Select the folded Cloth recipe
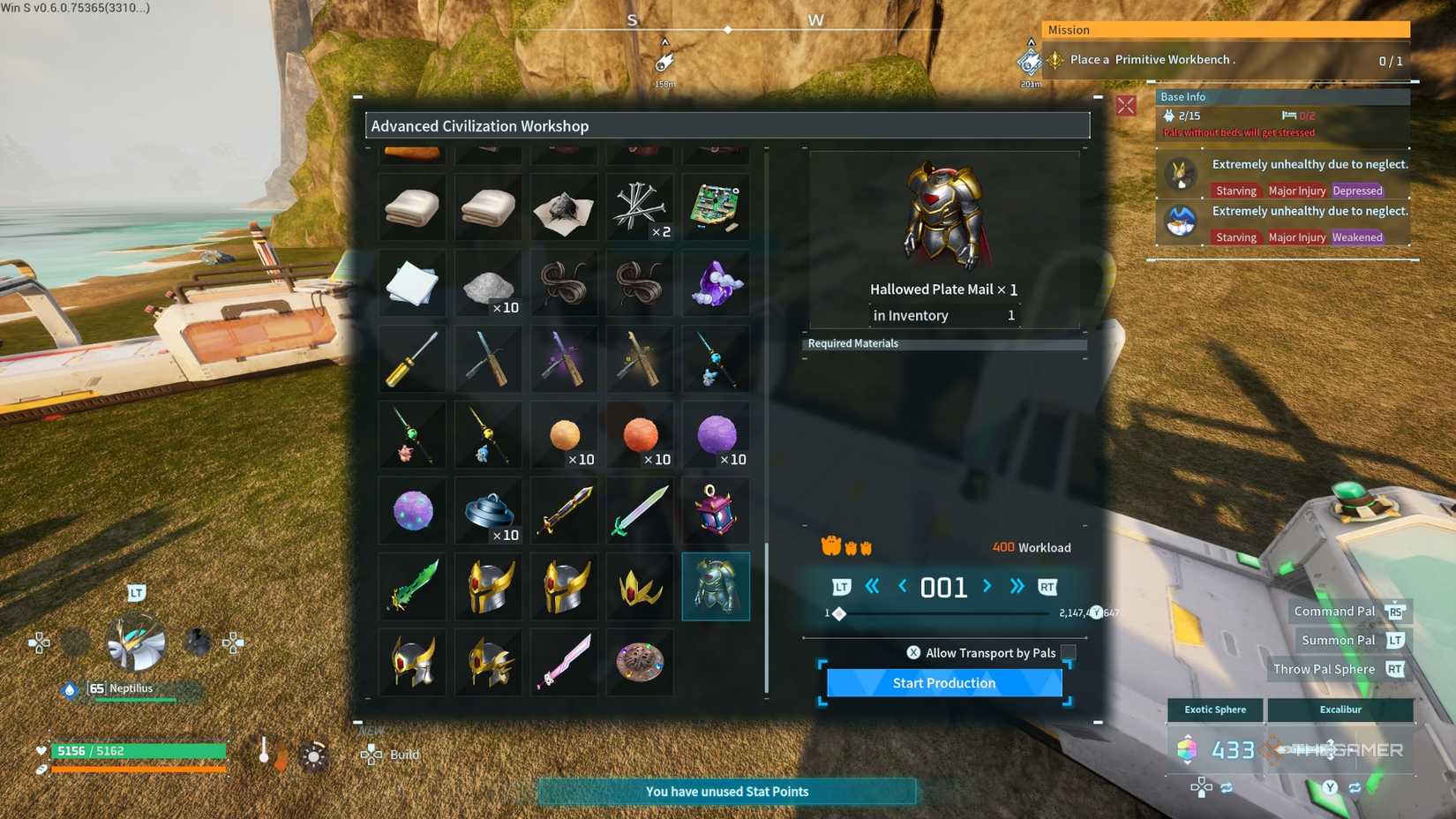The height and width of the screenshot is (819, 1456). coord(411,207)
